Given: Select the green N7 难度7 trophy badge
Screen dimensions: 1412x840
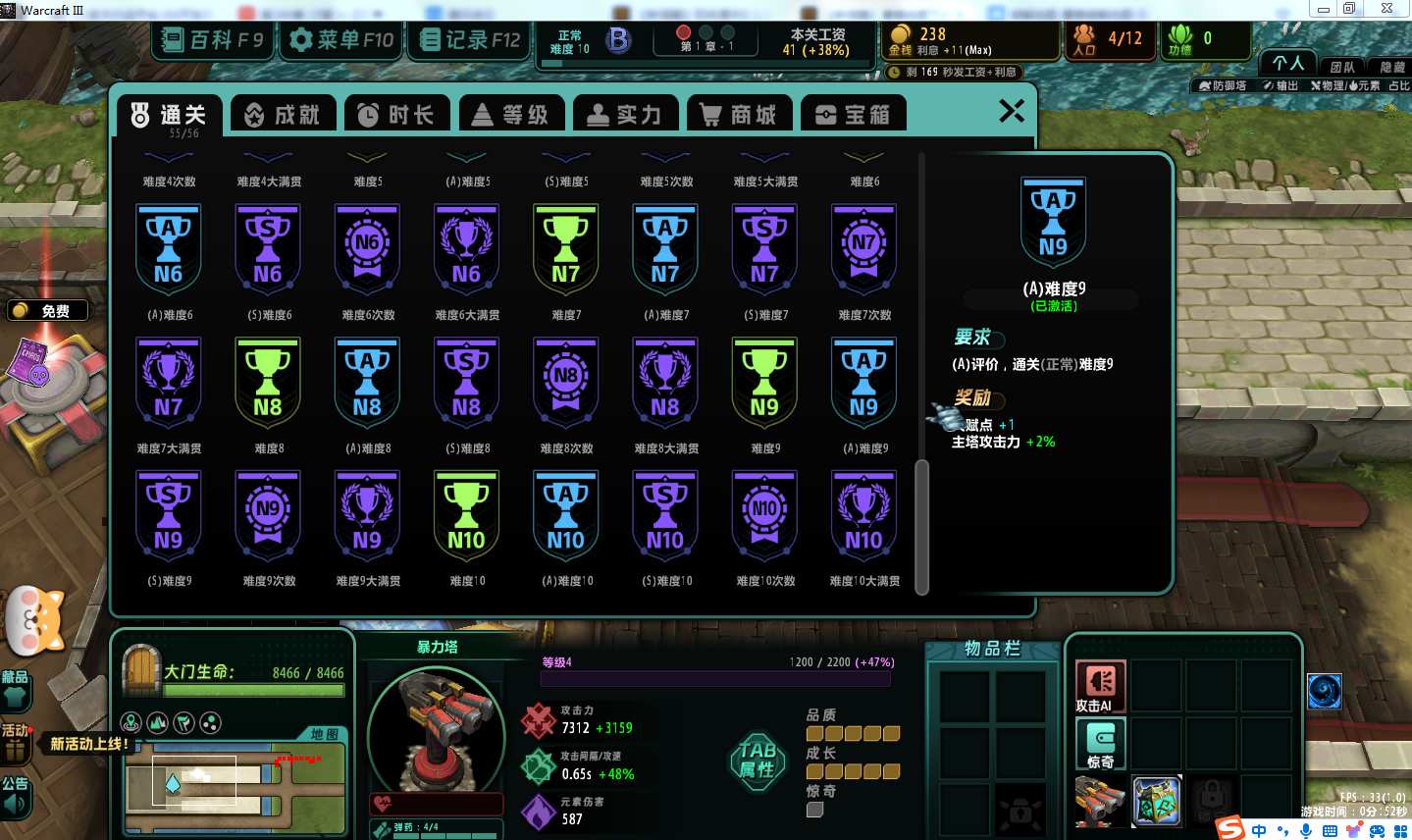Looking at the screenshot, I should 565,249.
